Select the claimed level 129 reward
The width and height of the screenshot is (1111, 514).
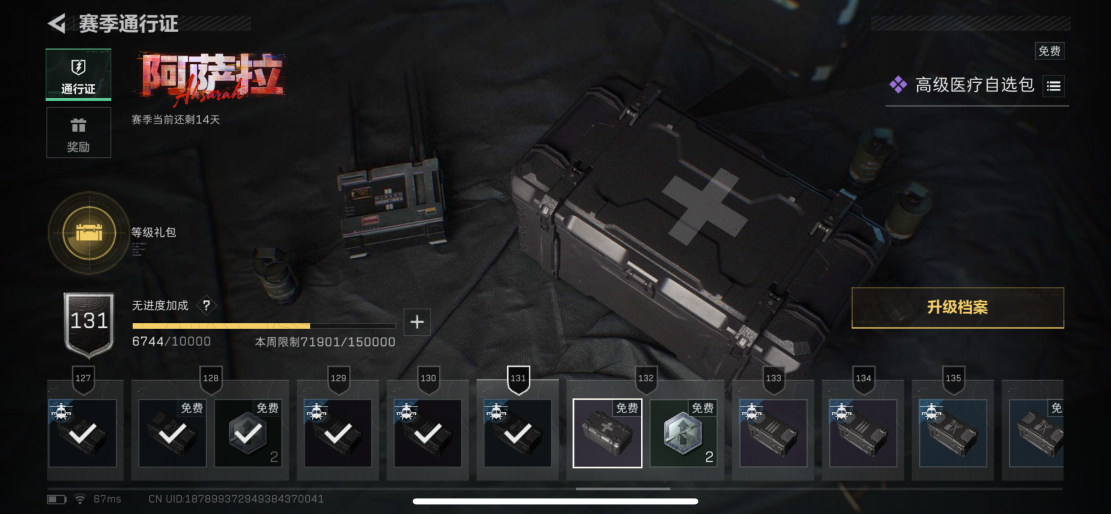[x=338, y=433]
